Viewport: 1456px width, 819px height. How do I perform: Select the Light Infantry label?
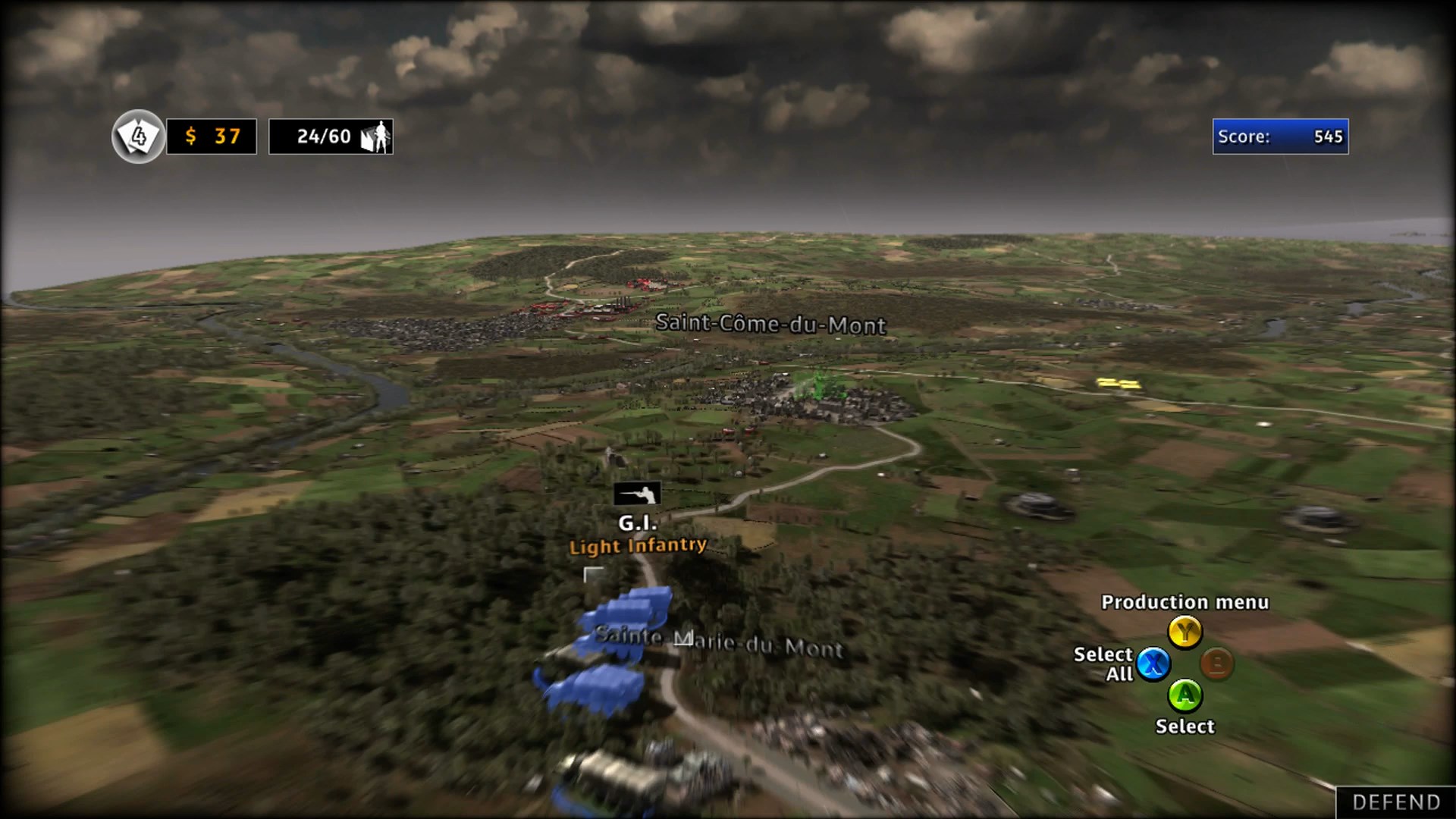pyautogui.click(x=637, y=545)
